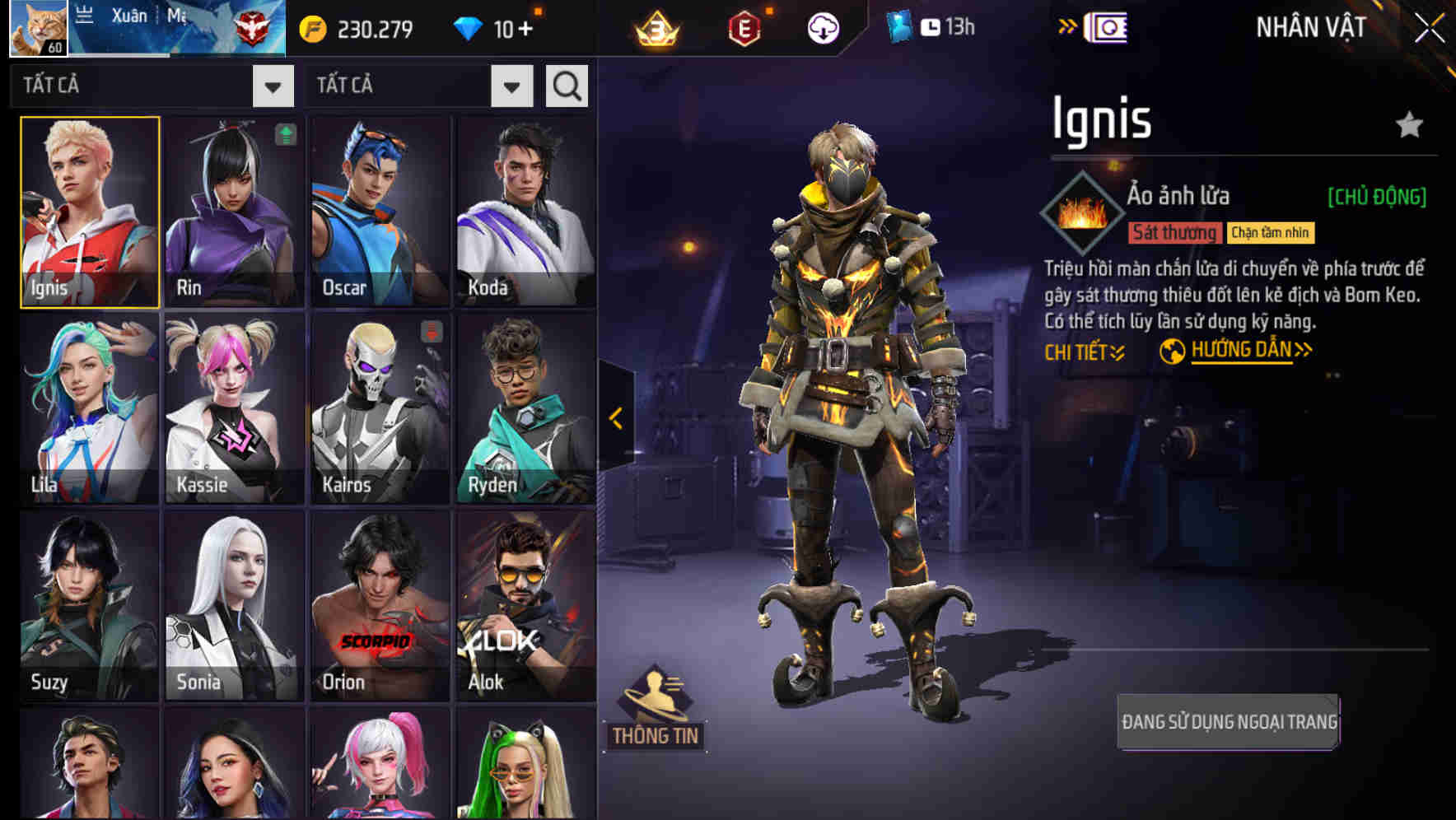This screenshot has height=820, width=1456.
Task: Toggle the Sát thương damage tag
Action: tap(1174, 232)
